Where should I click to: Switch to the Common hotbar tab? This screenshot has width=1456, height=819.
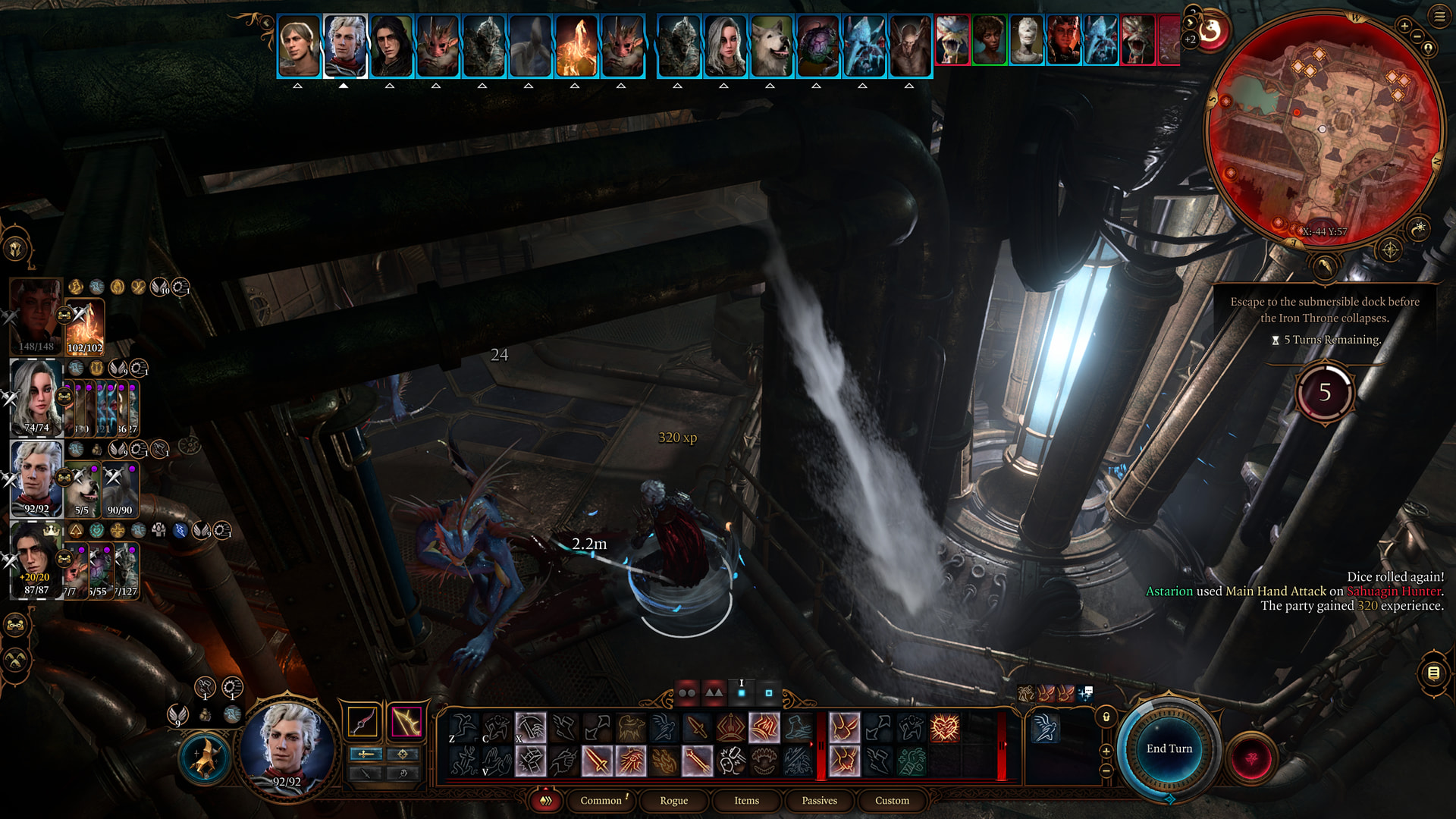(x=601, y=801)
